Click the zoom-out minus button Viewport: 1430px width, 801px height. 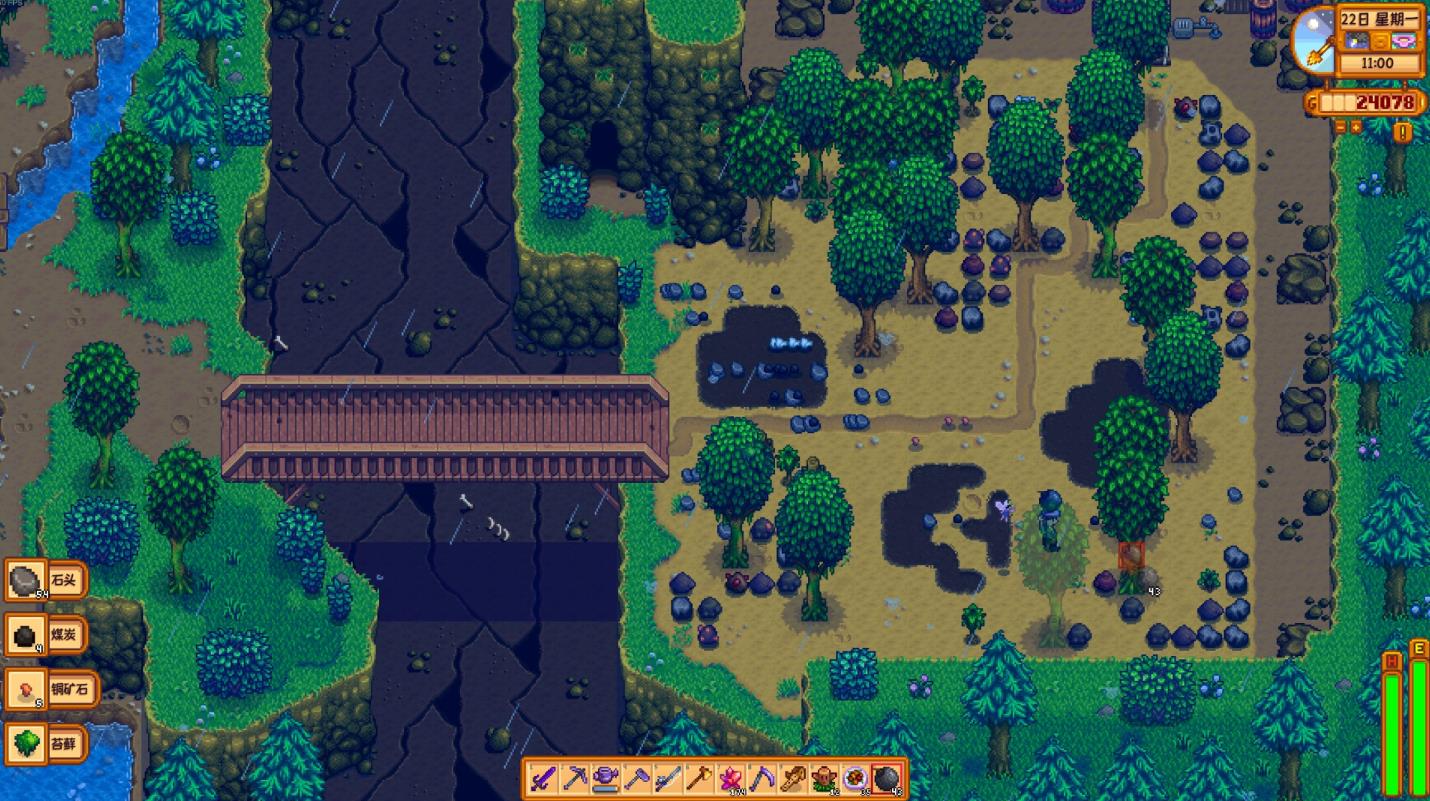[x=1341, y=127]
